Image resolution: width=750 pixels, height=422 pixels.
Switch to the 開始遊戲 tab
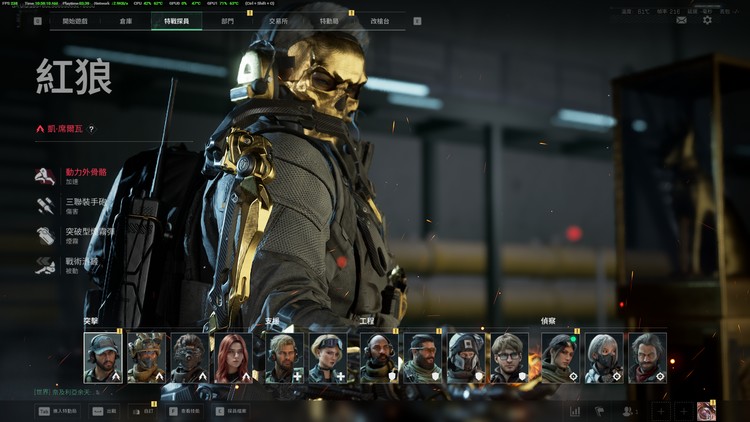[75, 21]
